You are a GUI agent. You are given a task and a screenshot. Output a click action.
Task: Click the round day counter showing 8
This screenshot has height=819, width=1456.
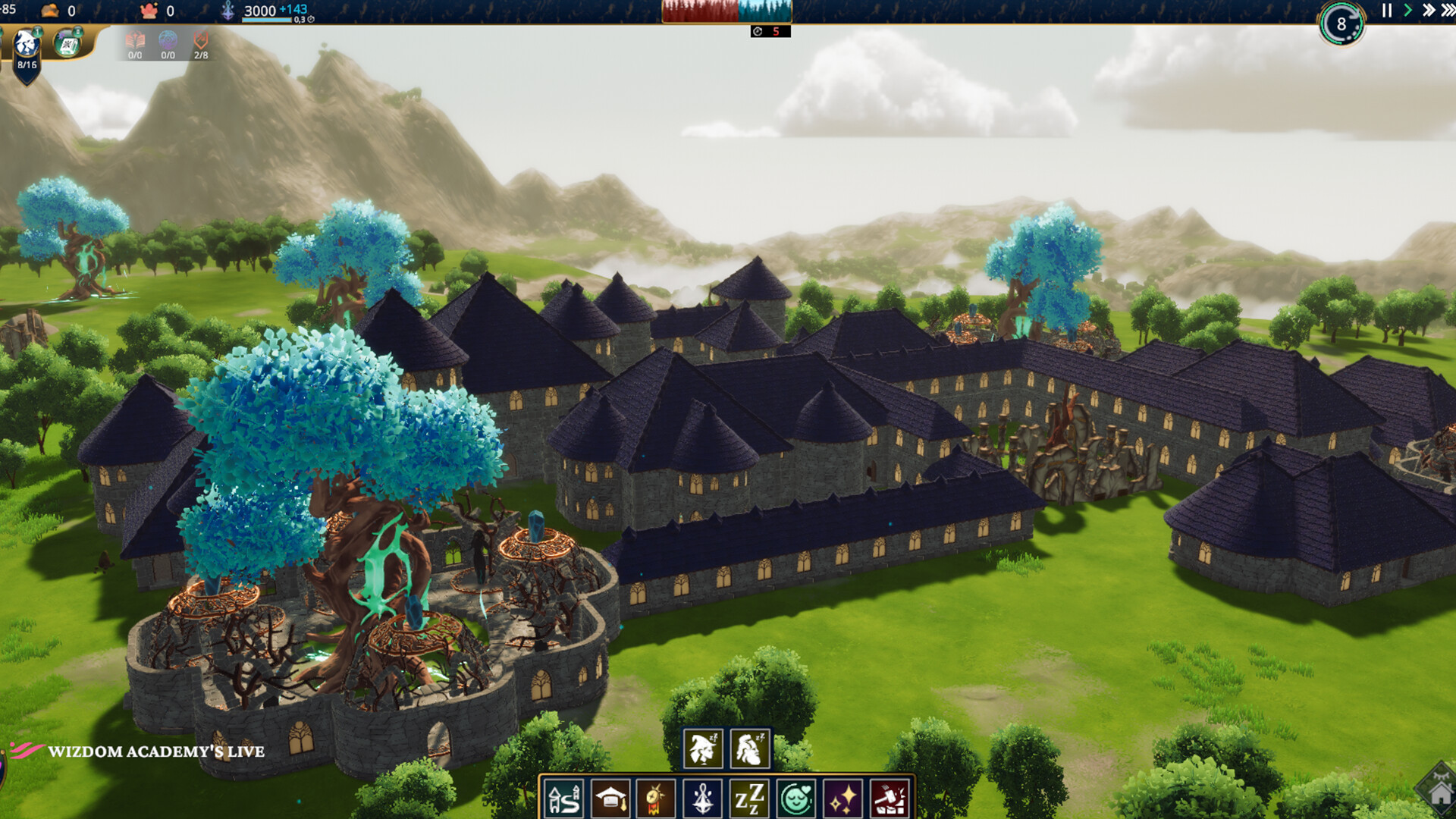[1341, 24]
